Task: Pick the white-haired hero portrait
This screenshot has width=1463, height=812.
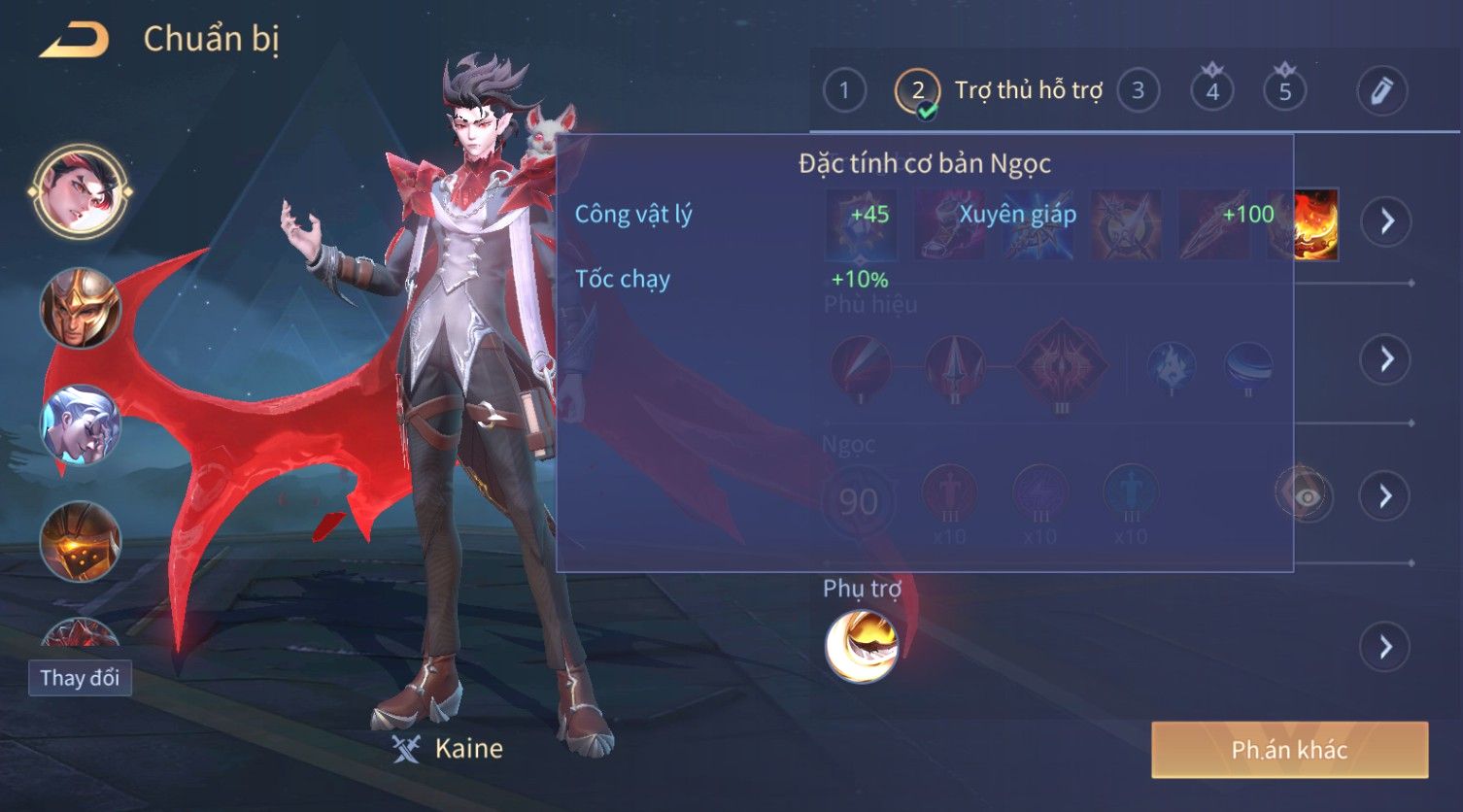Action: tap(81, 424)
